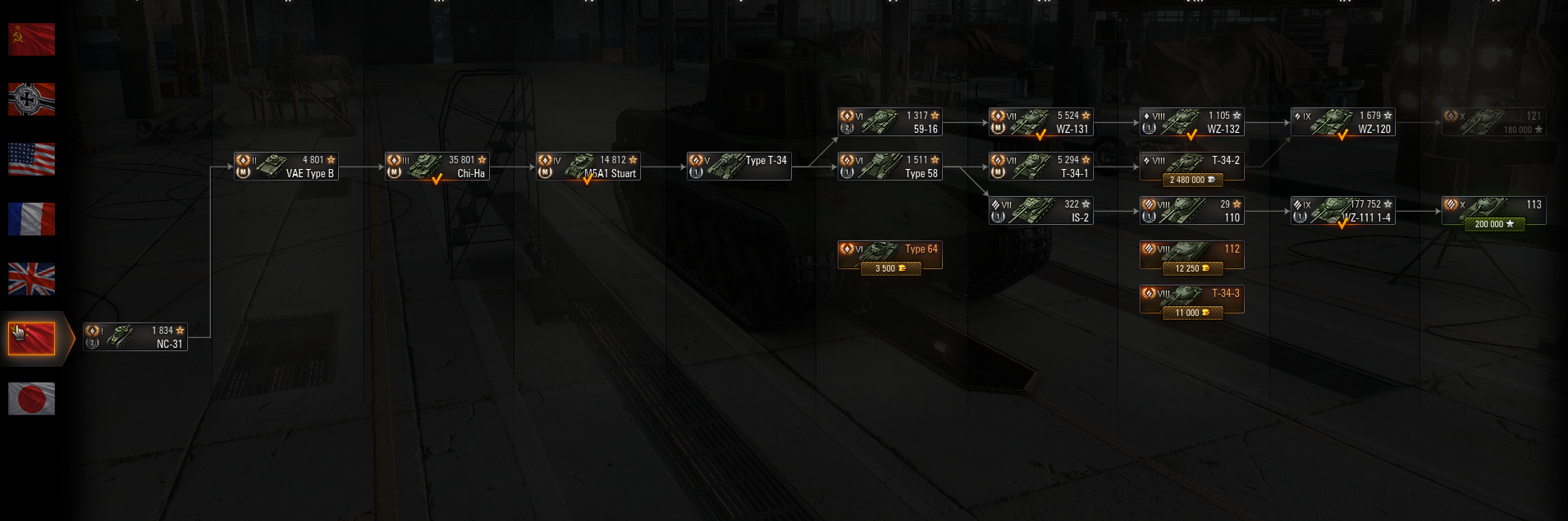Click the Type 58 tank node
1568x521 pixels.
(889, 167)
